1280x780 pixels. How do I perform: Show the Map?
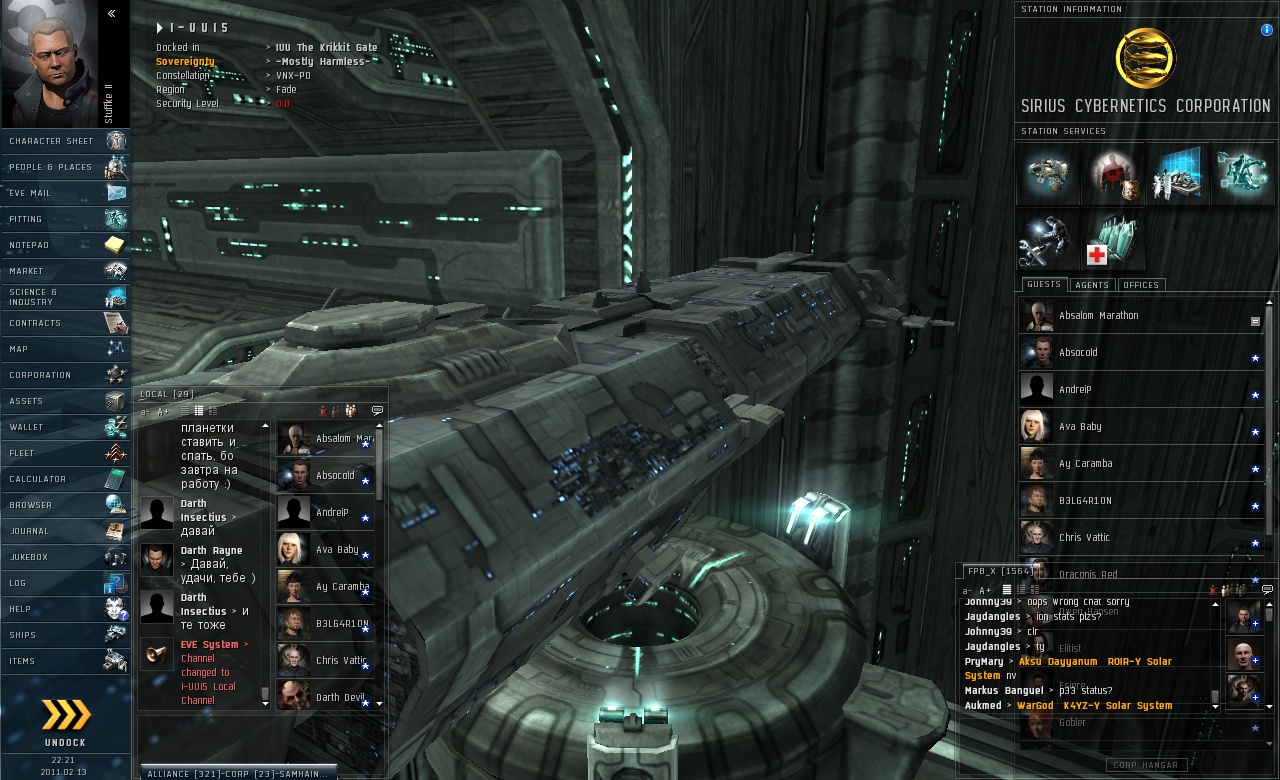coord(65,349)
